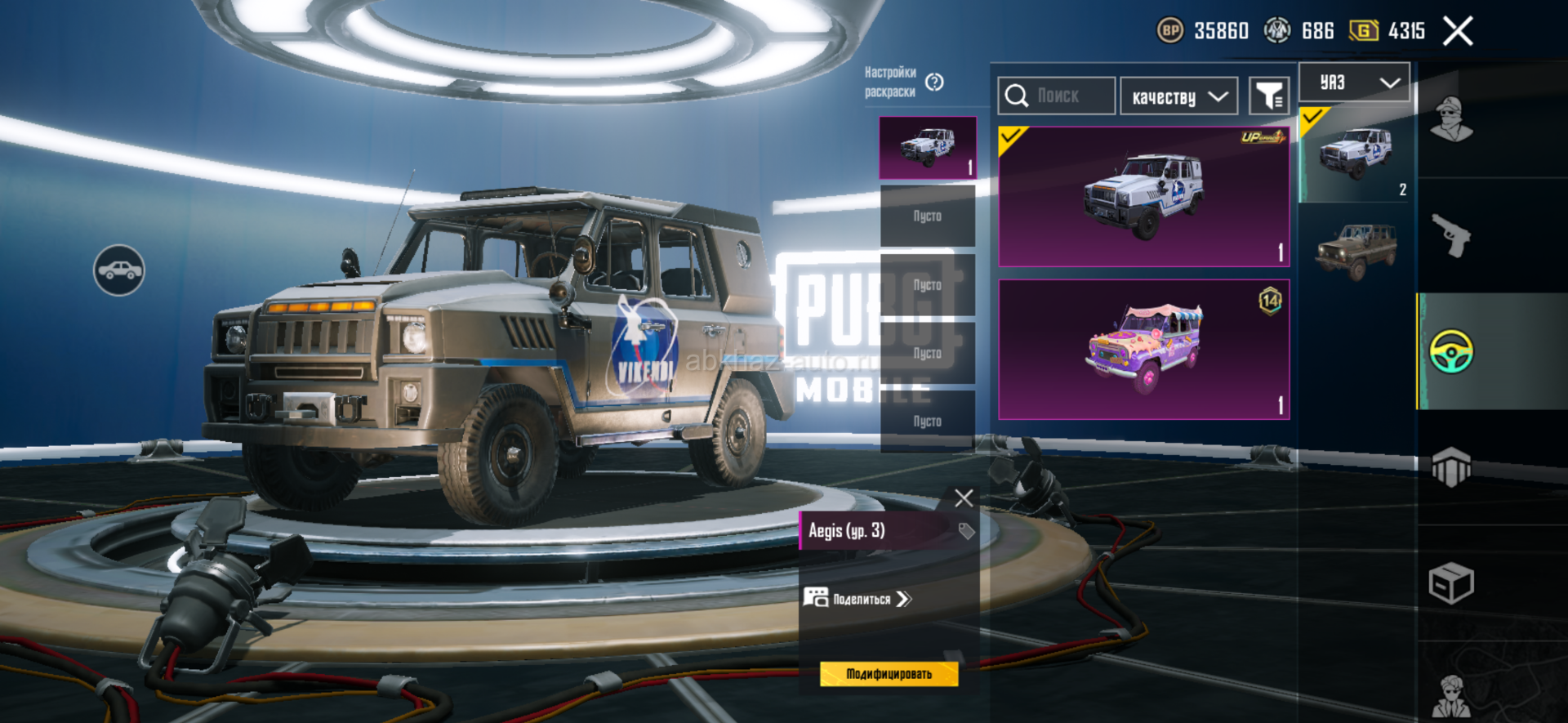Share the skin via Поделиться
The height and width of the screenshot is (723, 1568).
(x=857, y=599)
